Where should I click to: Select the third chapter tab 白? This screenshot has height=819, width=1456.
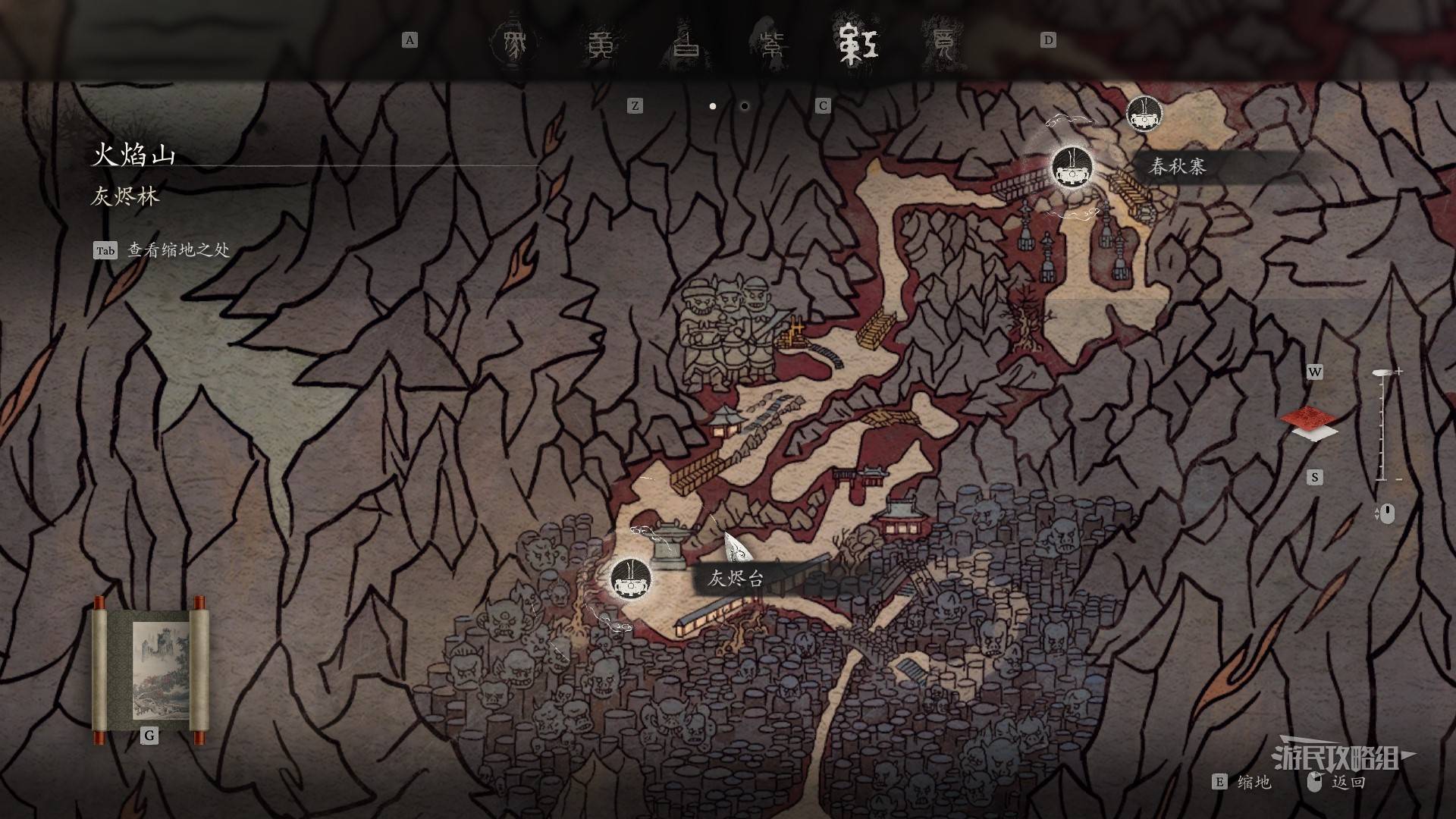click(x=688, y=44)
